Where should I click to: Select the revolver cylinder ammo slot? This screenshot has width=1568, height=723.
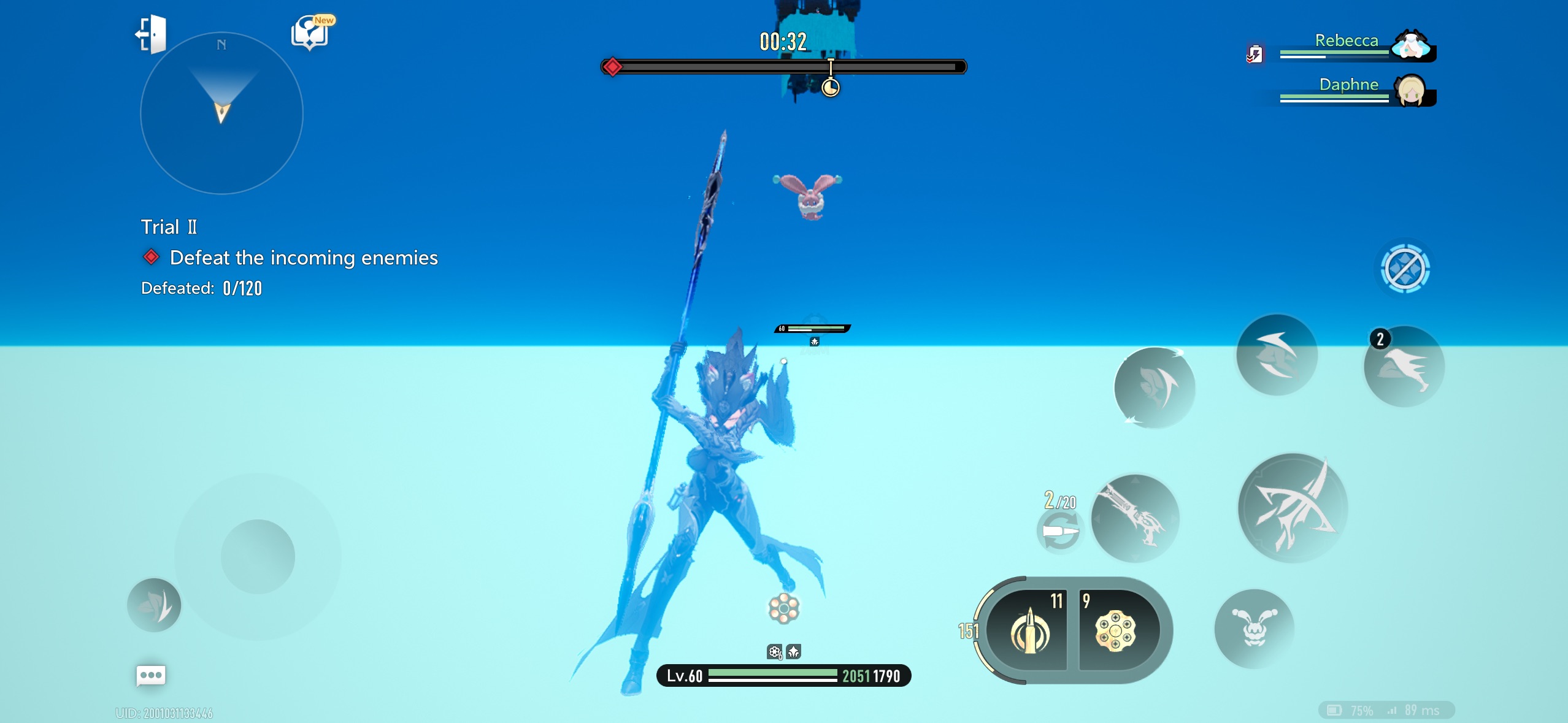coord(1115,630)
